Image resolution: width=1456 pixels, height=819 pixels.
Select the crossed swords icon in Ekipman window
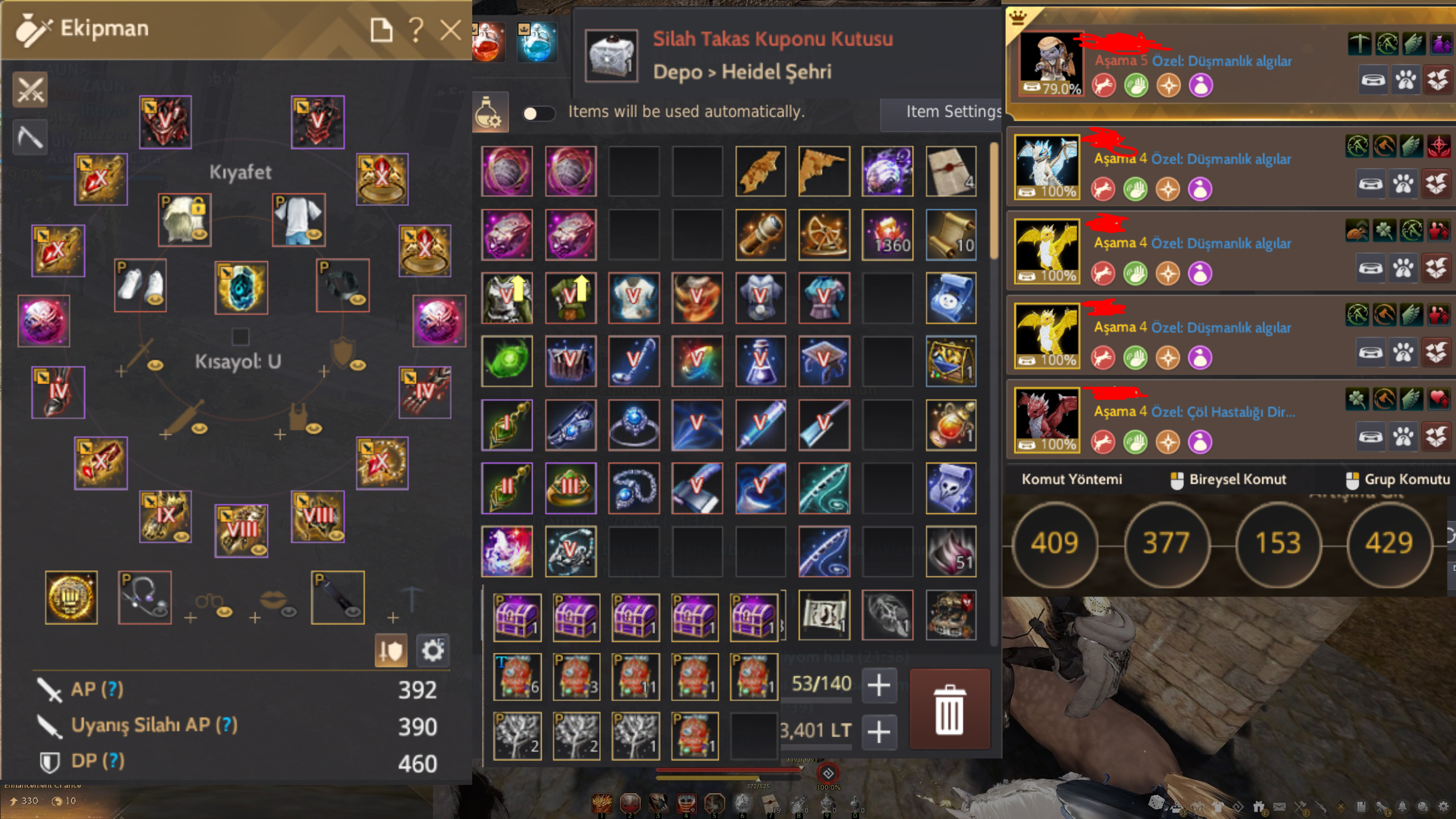[29, 89]
